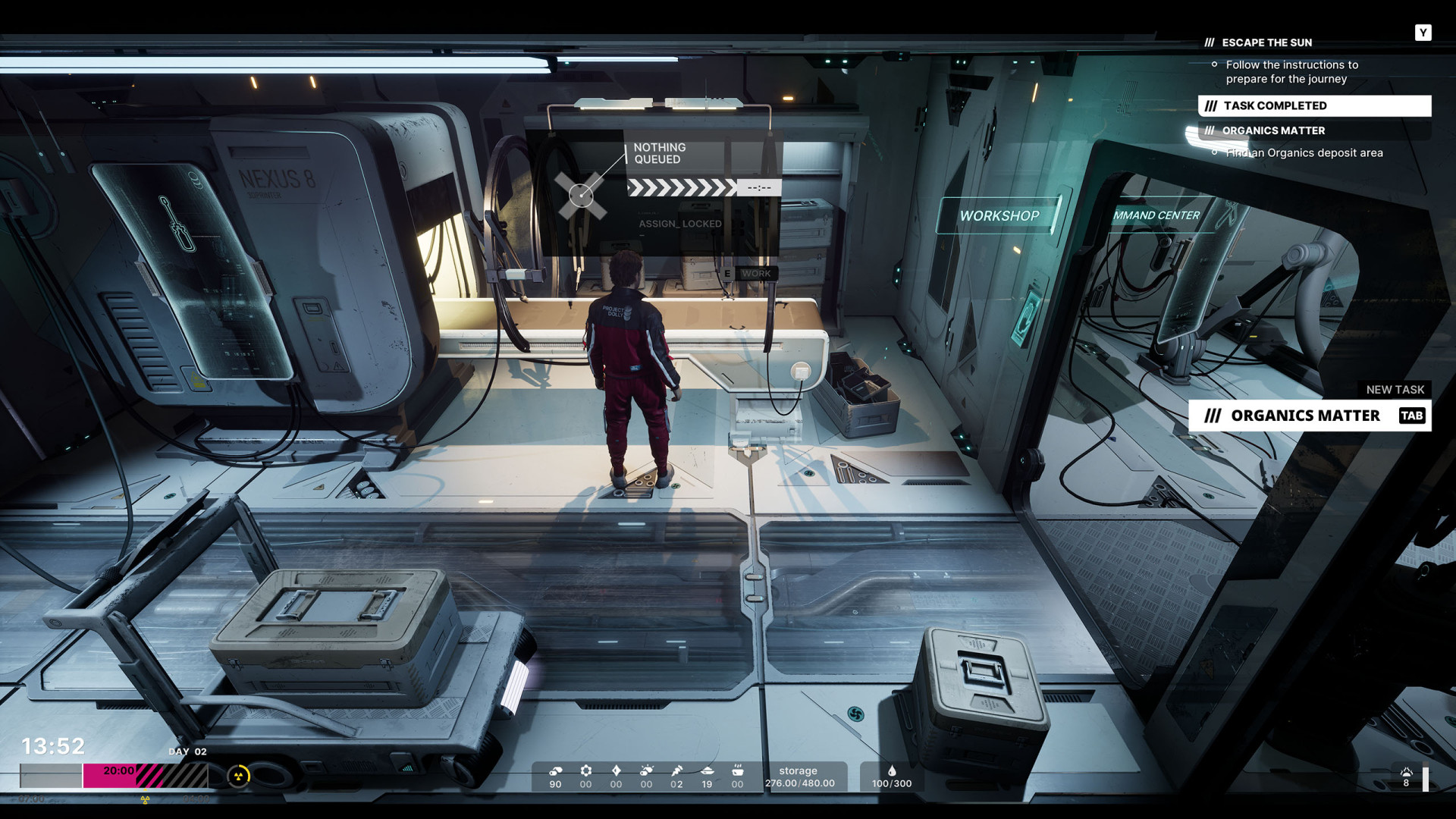Select the Organics Matter quest entry in tracker
This screenshot has width=1456, height=819.
point(1273,130)
